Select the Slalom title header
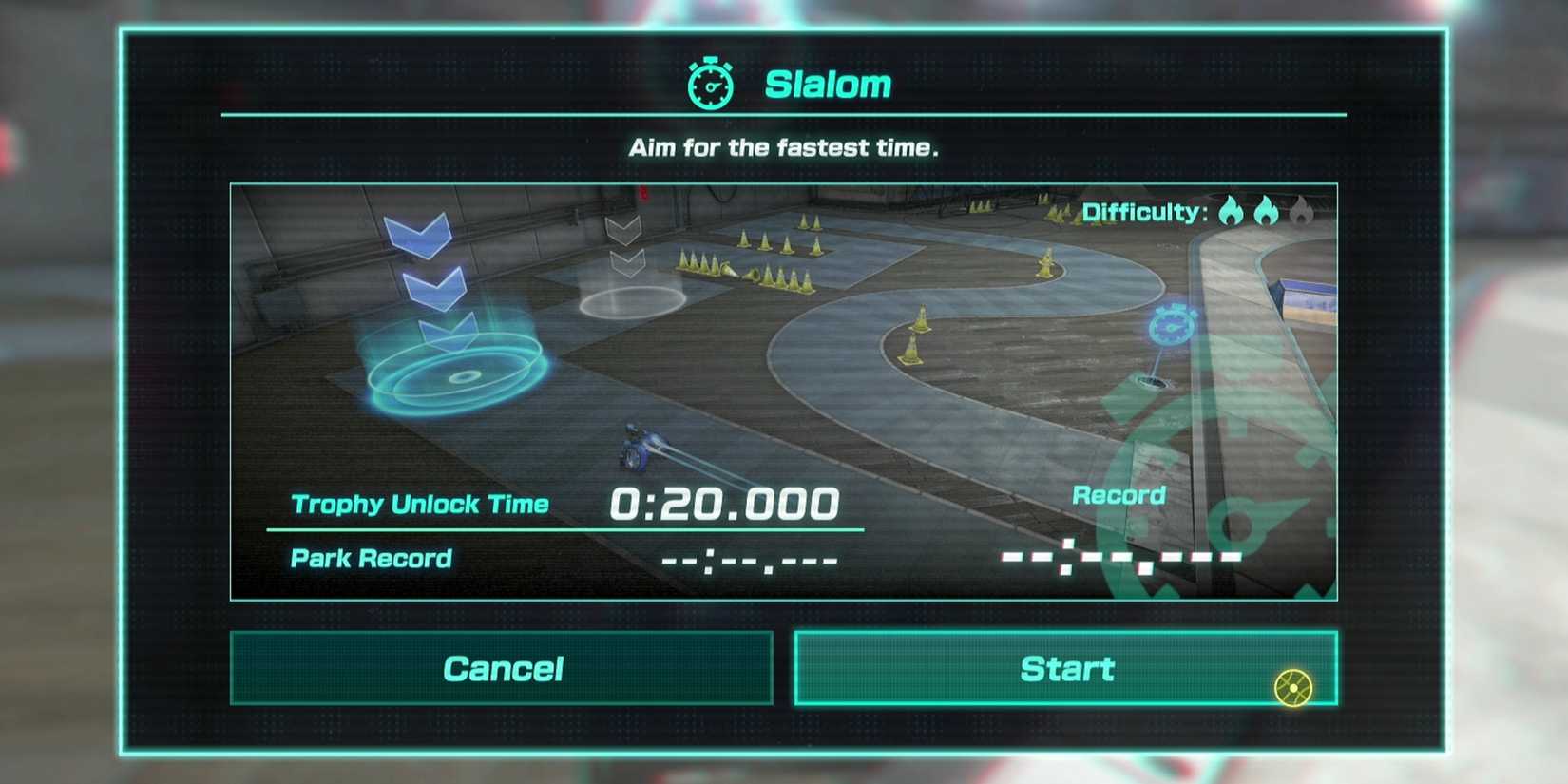Viewport: 1568px width, 784px height. (827, 84)
